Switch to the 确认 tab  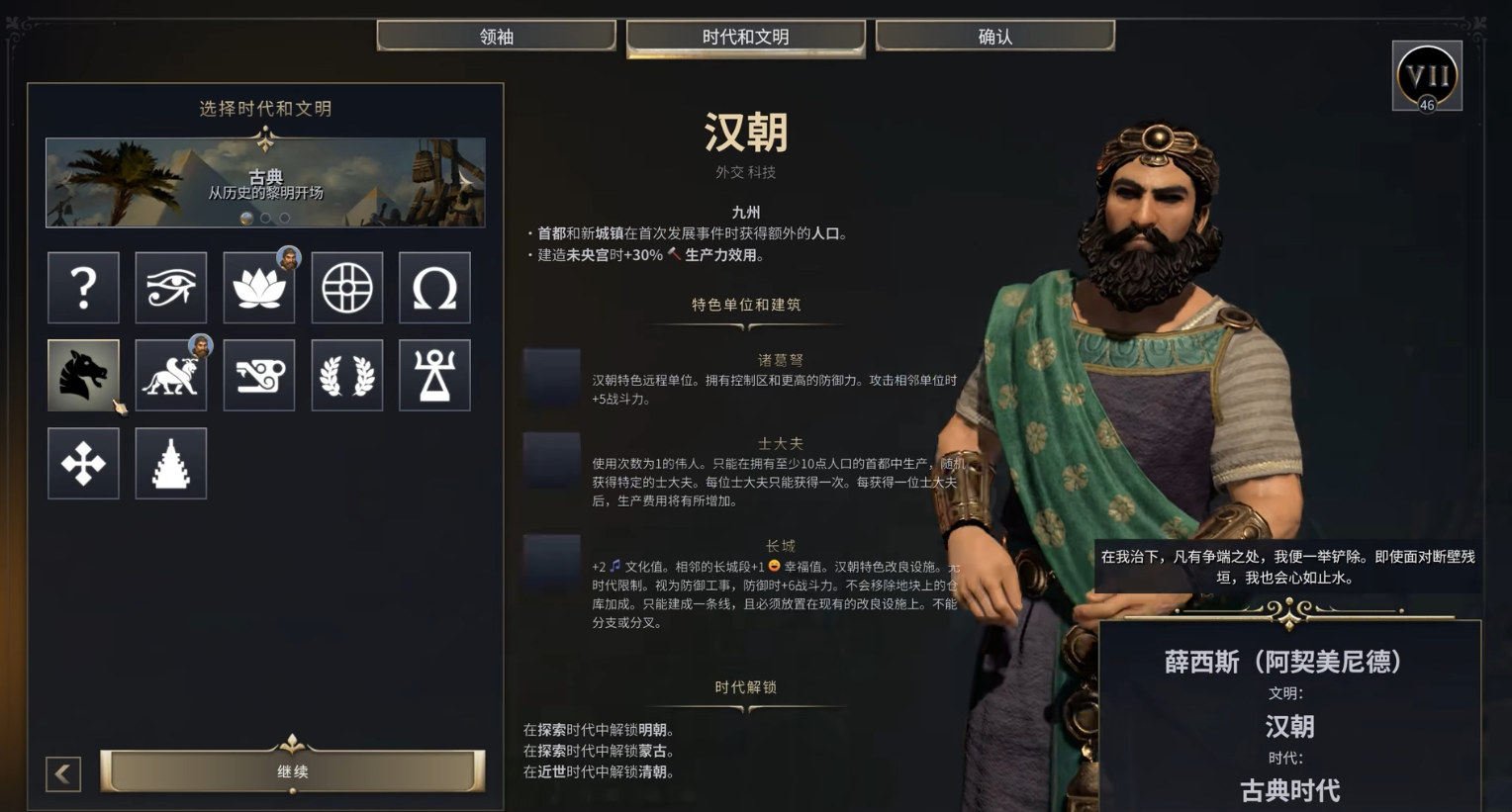click(x=993, y=35)
